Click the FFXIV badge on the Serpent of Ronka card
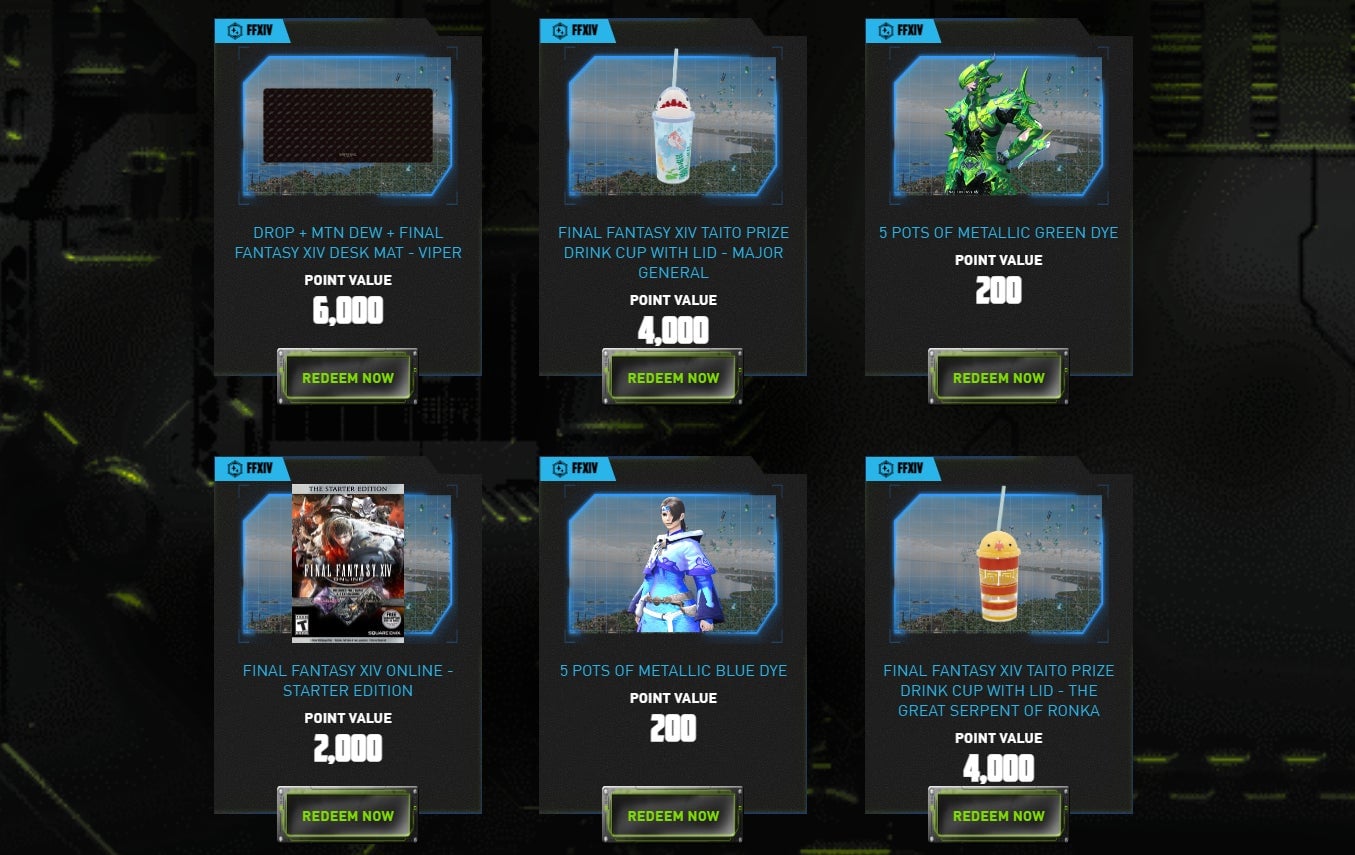1355x855 pixels. pyautogui.click(x=904, y=468)
